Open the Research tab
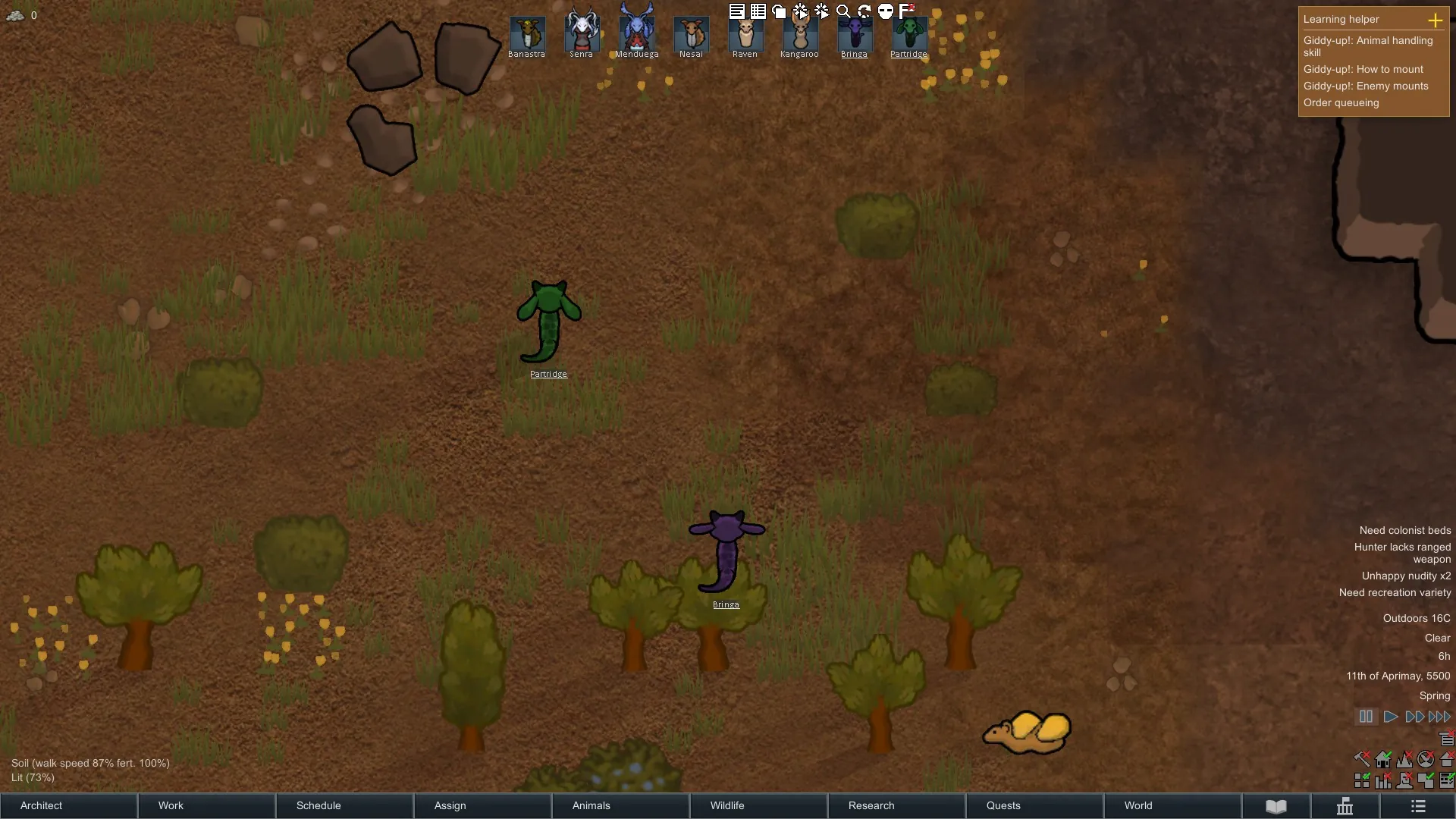 896,805
